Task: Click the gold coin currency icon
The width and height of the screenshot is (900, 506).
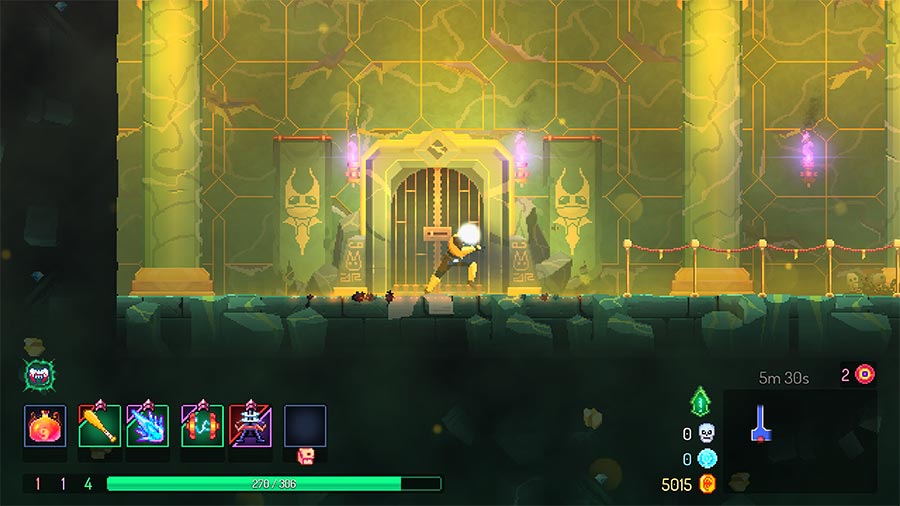Action: [708, 485]
